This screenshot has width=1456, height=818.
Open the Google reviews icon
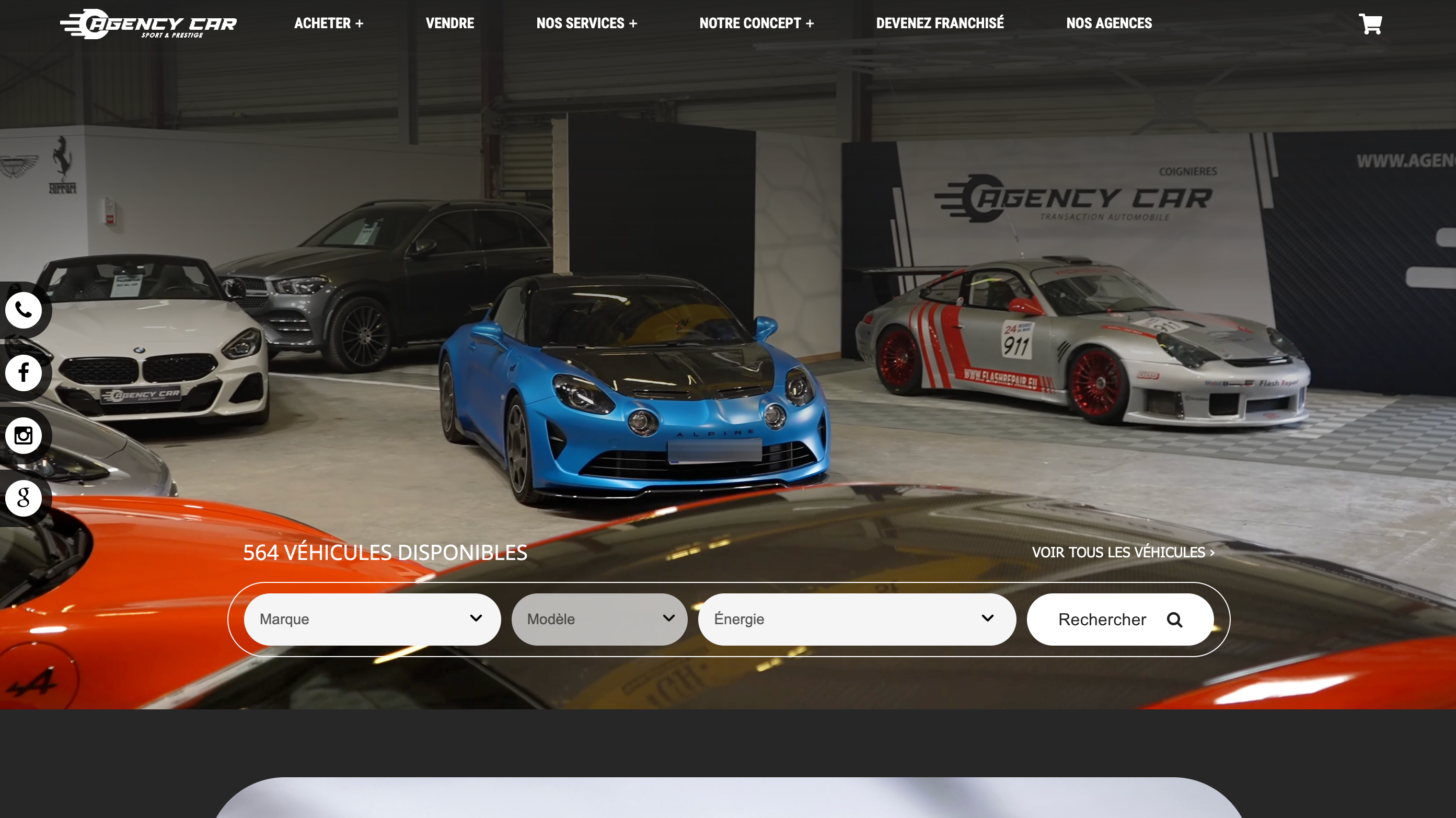(24, 497)
